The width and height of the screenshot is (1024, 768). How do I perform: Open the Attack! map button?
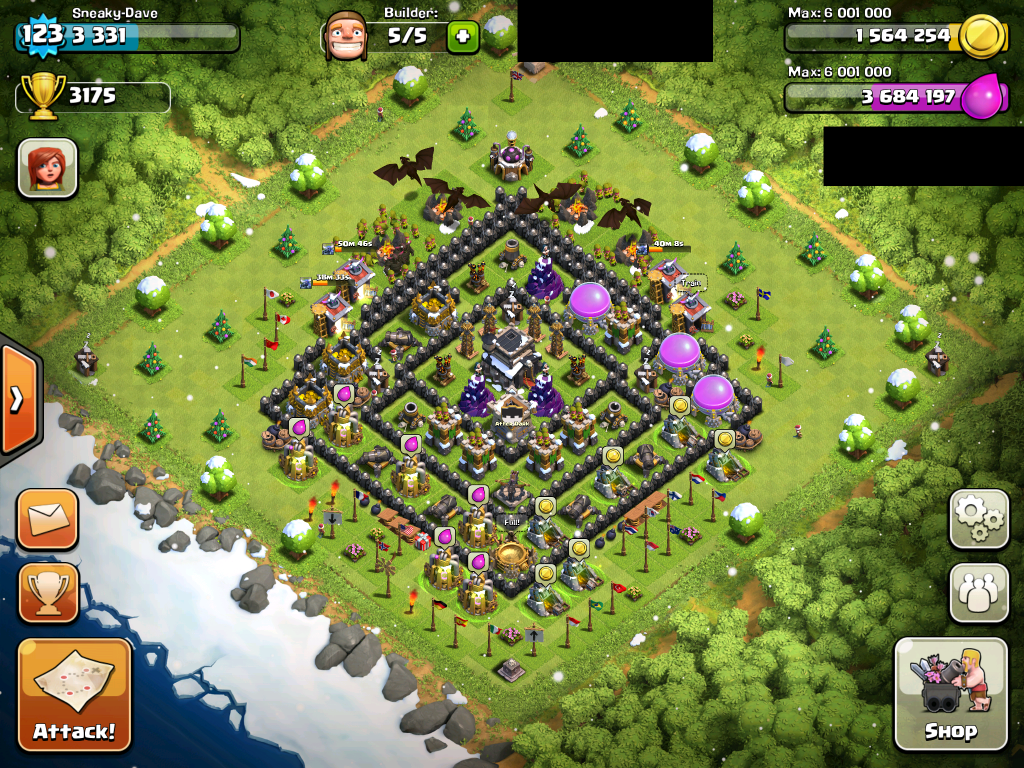point(74,695)
